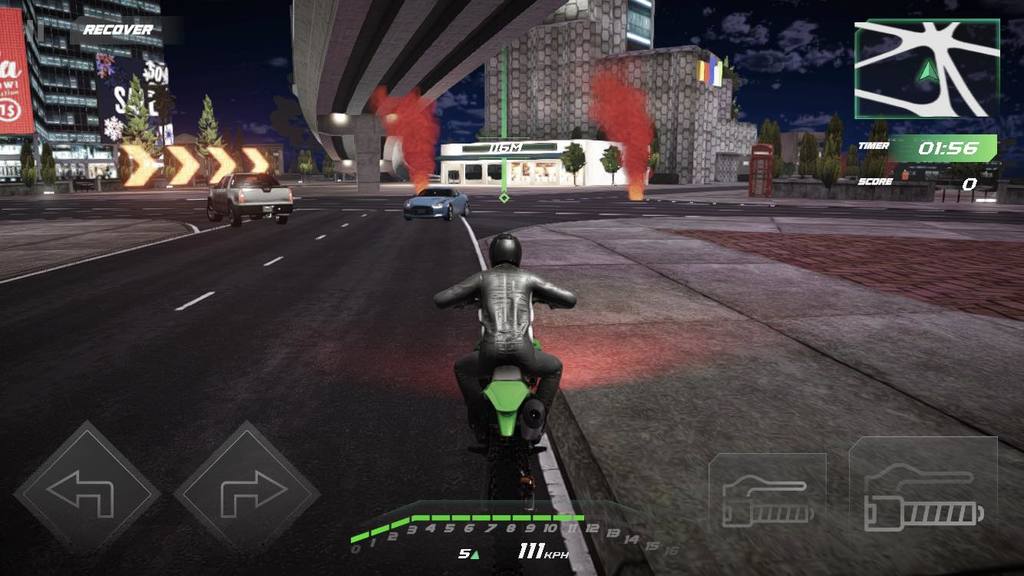Open the minimap

click(x=926, y=69)
